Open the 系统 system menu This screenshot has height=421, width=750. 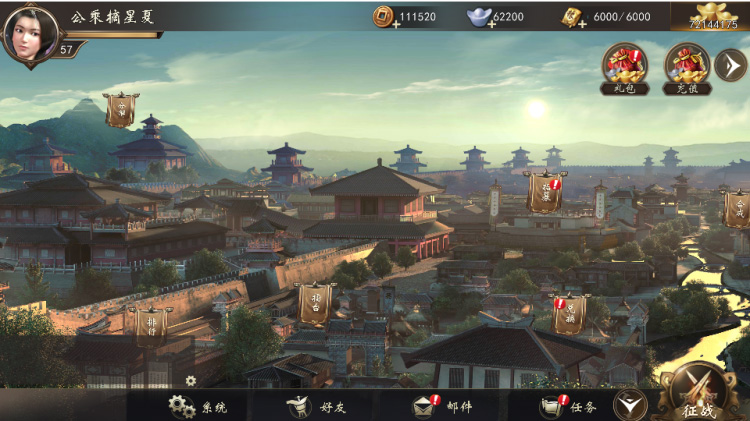click(198, 406)
